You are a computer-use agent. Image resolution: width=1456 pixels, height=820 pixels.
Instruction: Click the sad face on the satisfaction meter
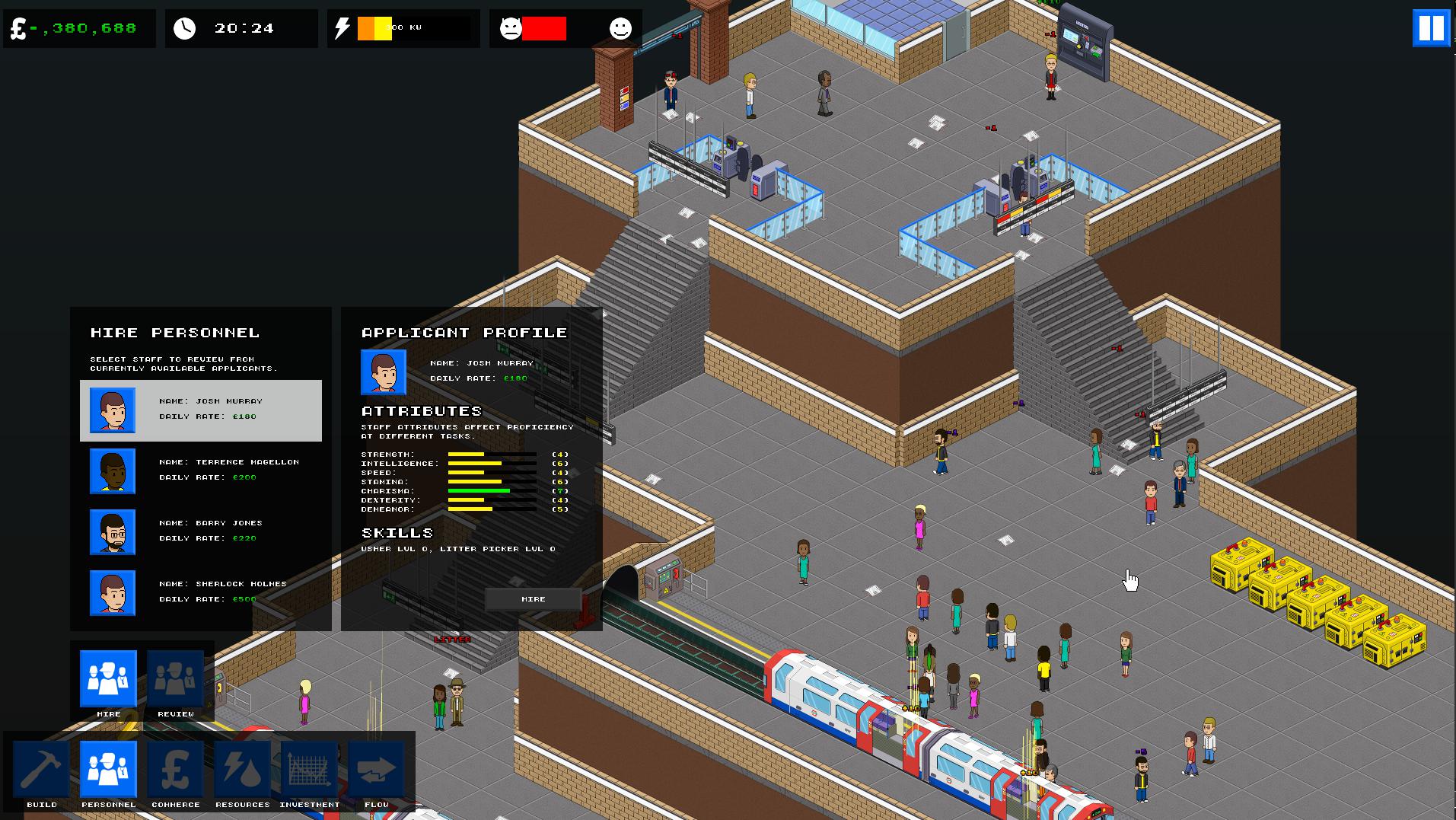[x=511, y=29]
